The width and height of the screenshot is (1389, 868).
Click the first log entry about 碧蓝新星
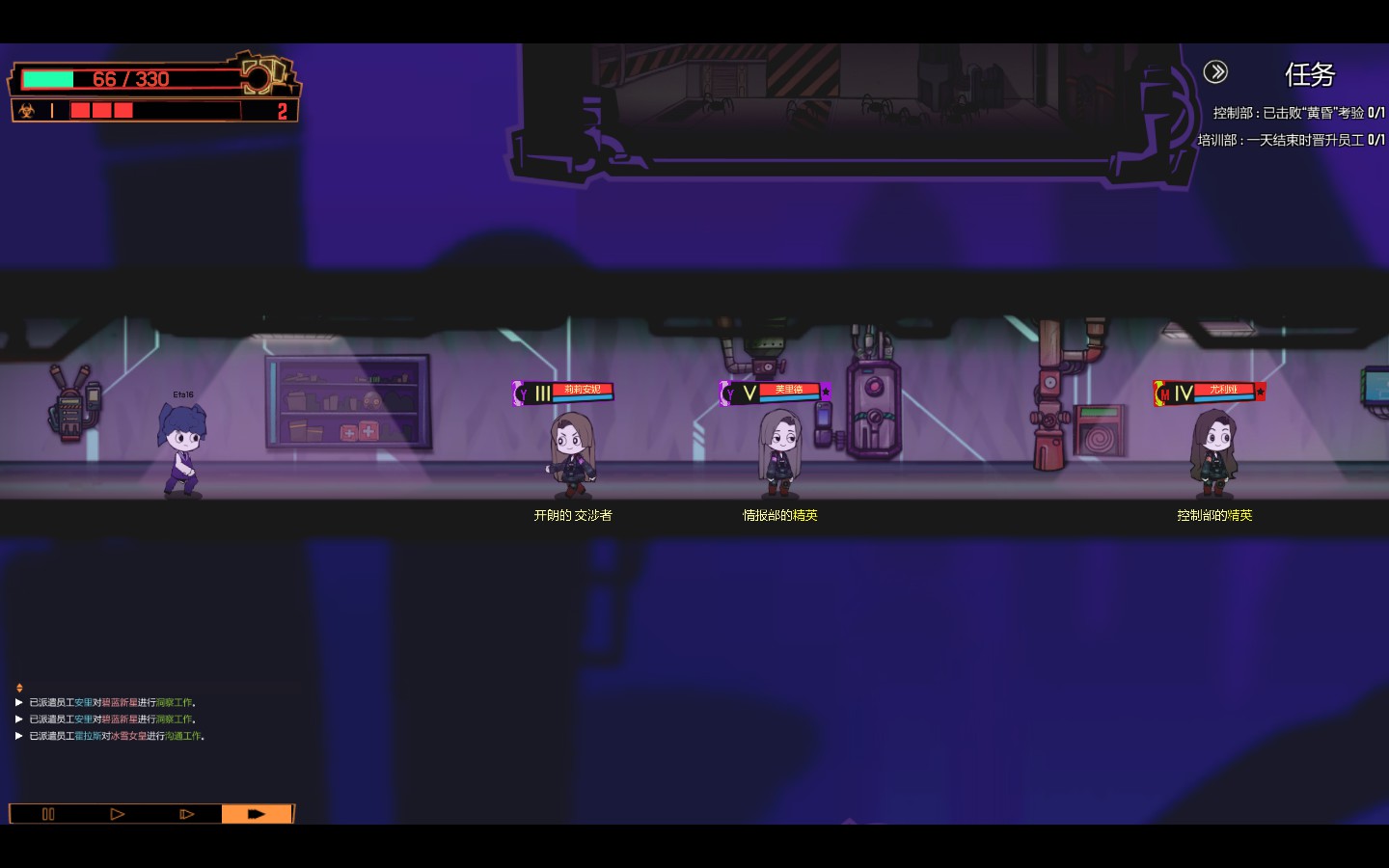[x=112, y=703]
